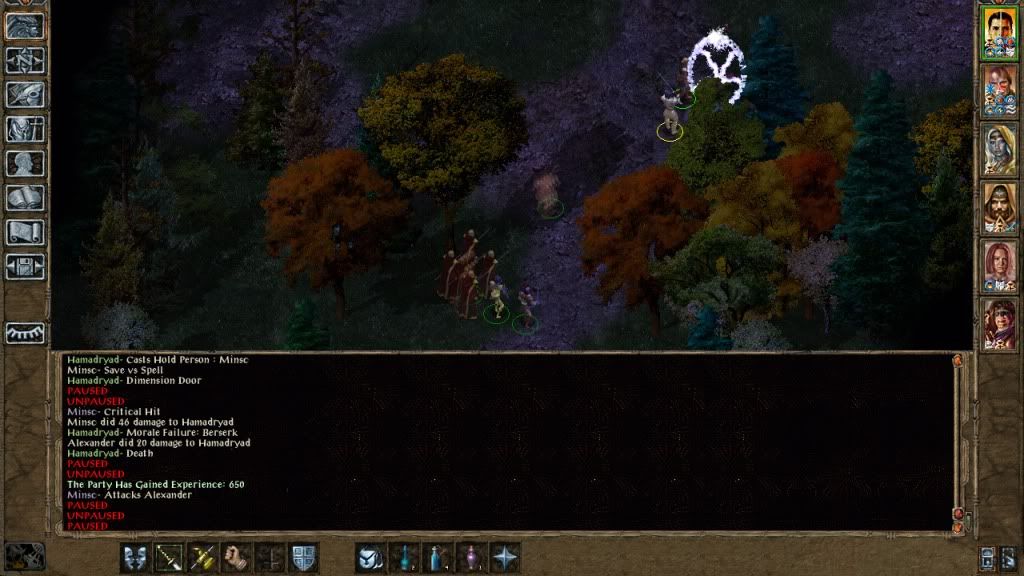Select the tattooed-face Minsc portrait
This screenshot has width=1024, height=576.
coord(999,89)
